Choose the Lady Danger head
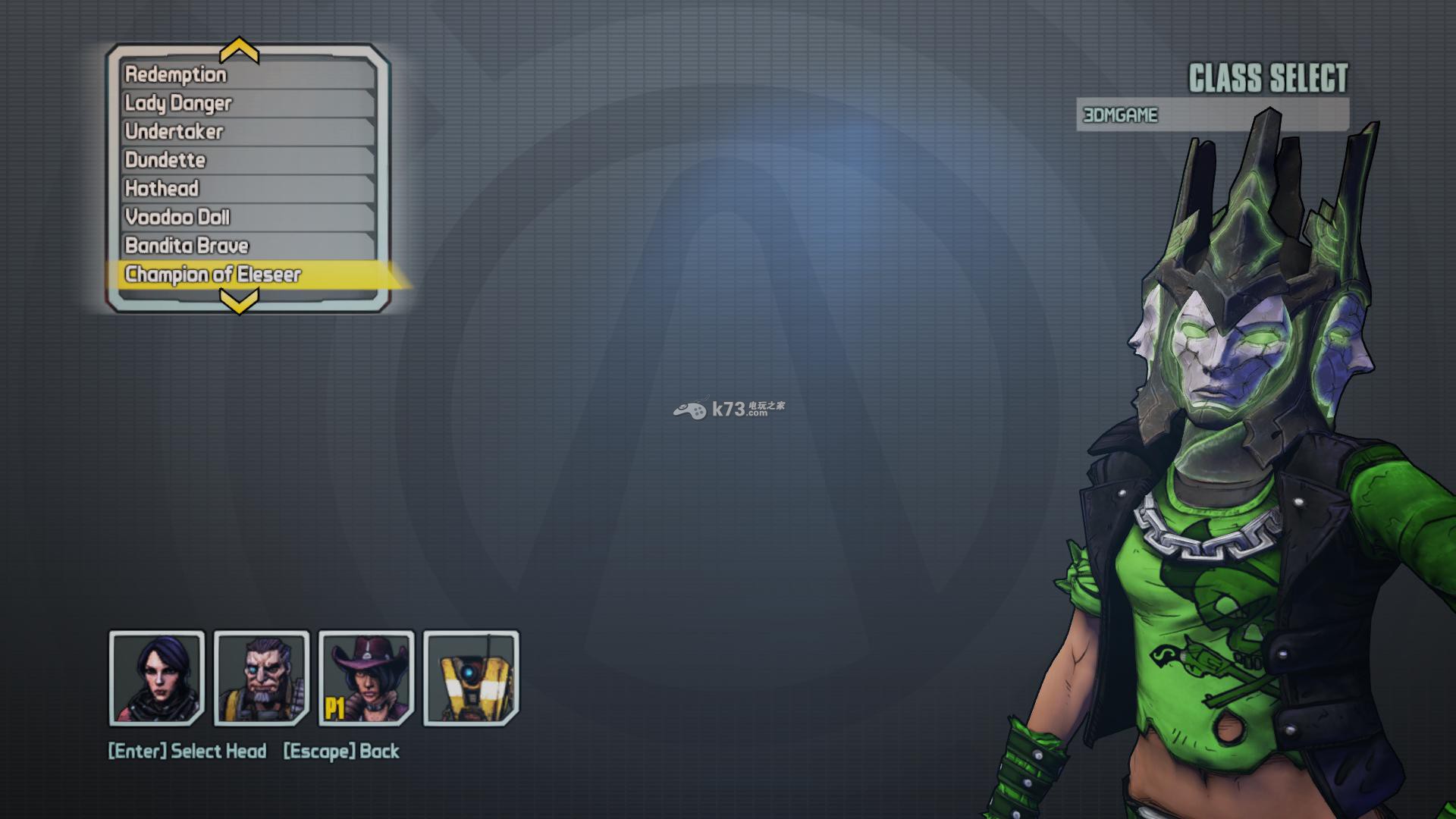This screenshot has height=819, width=1456. [247, 103]
